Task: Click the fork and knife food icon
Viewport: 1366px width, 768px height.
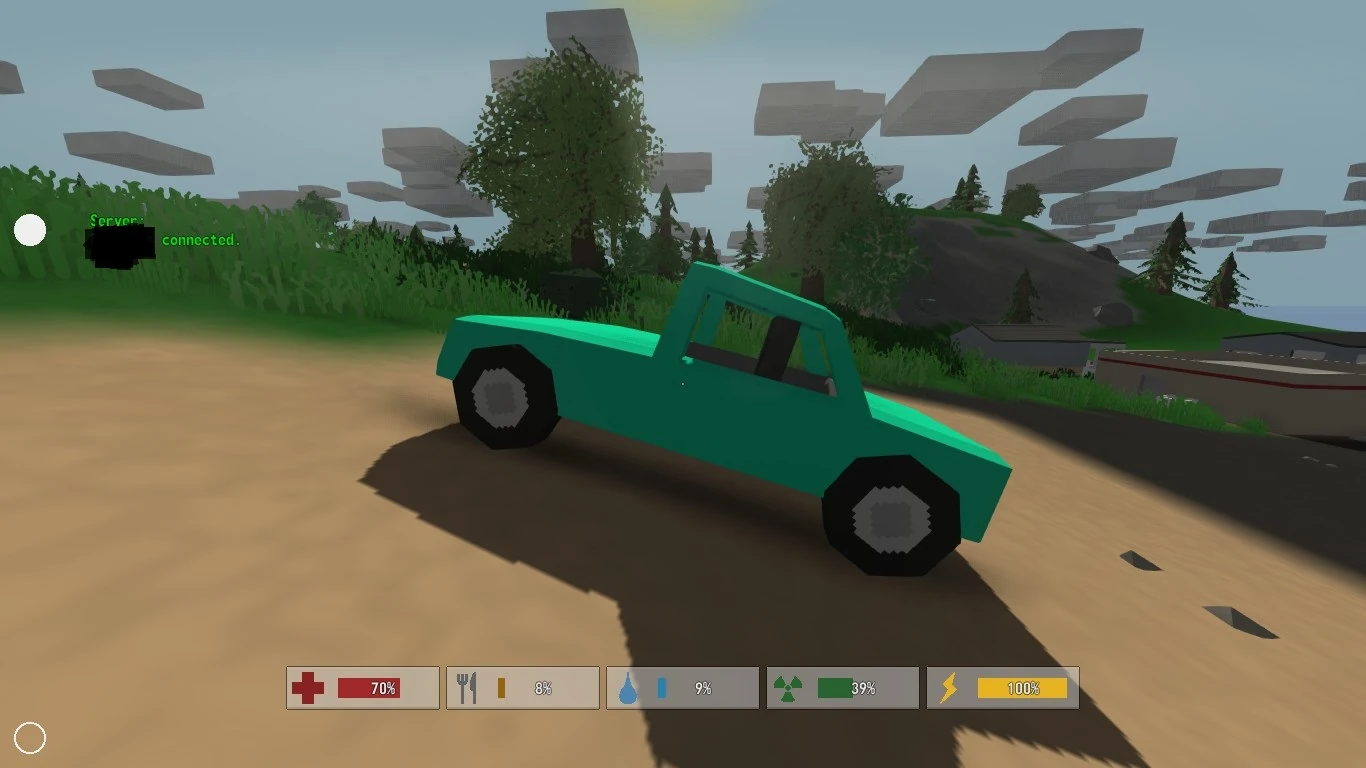Action: (468, 687)
